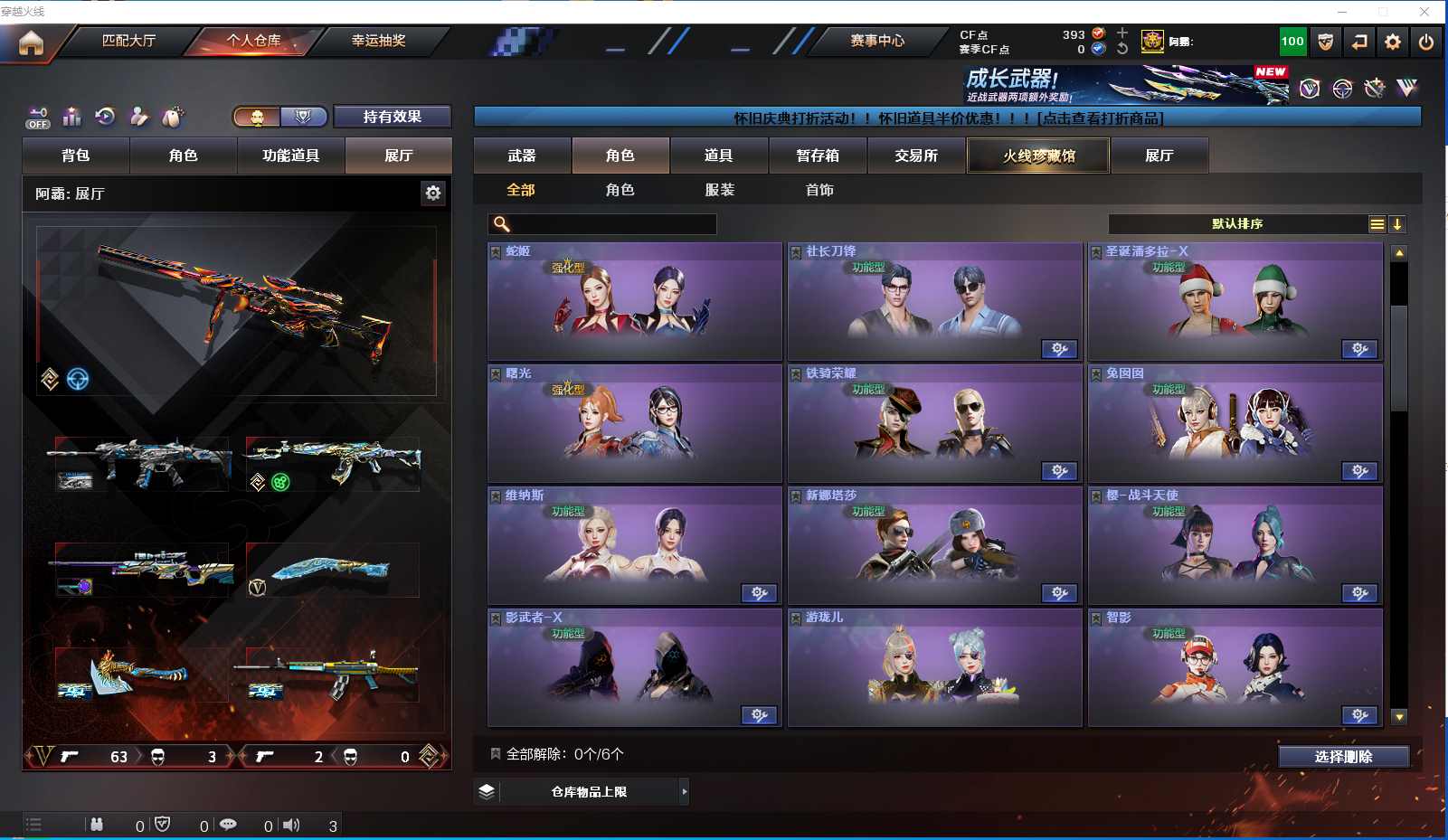The image size is (1448, 840).
Task: Select the 蛇姬 character card
Action: 634,301
